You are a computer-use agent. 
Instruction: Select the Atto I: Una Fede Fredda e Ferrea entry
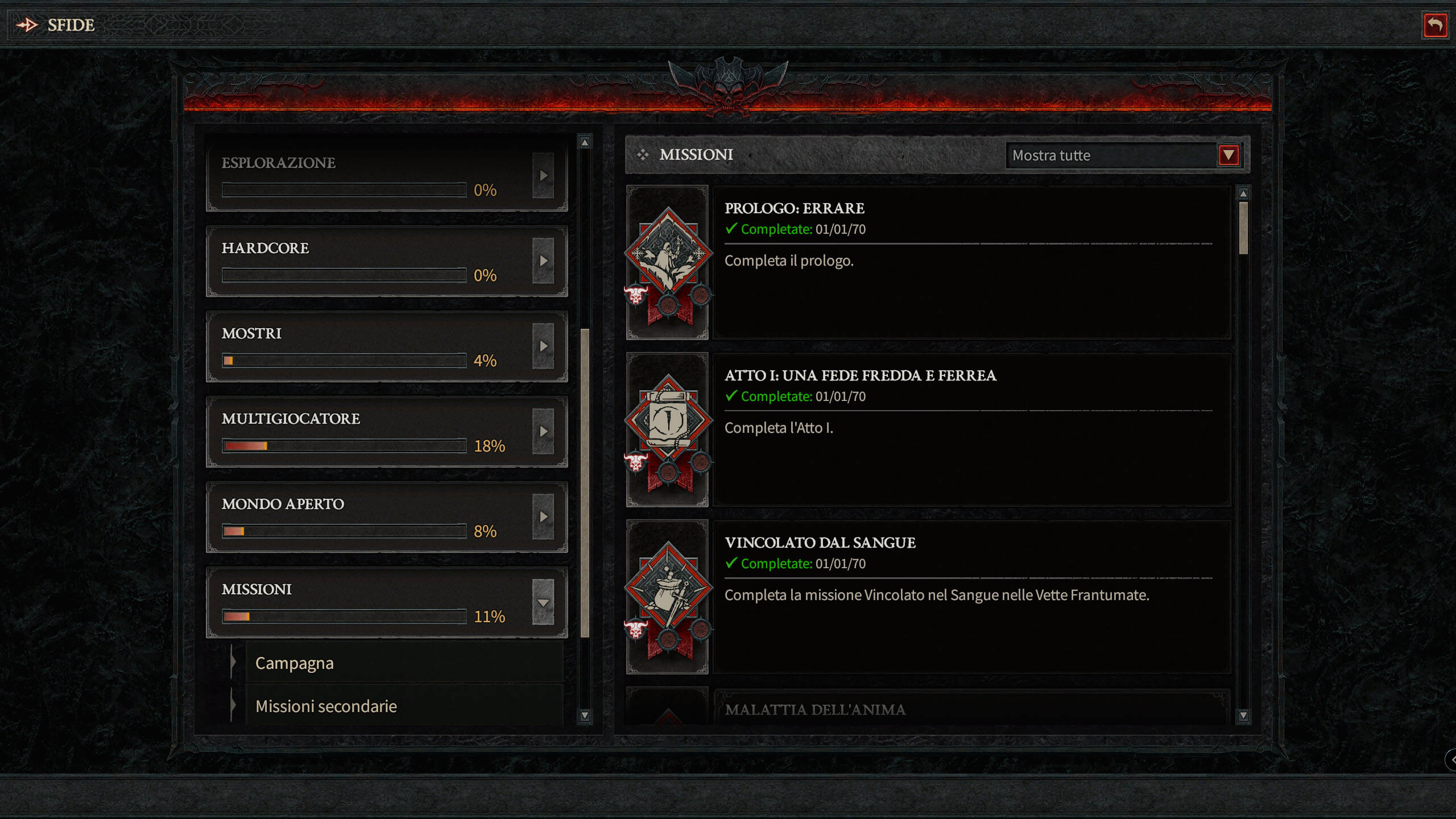971,430
